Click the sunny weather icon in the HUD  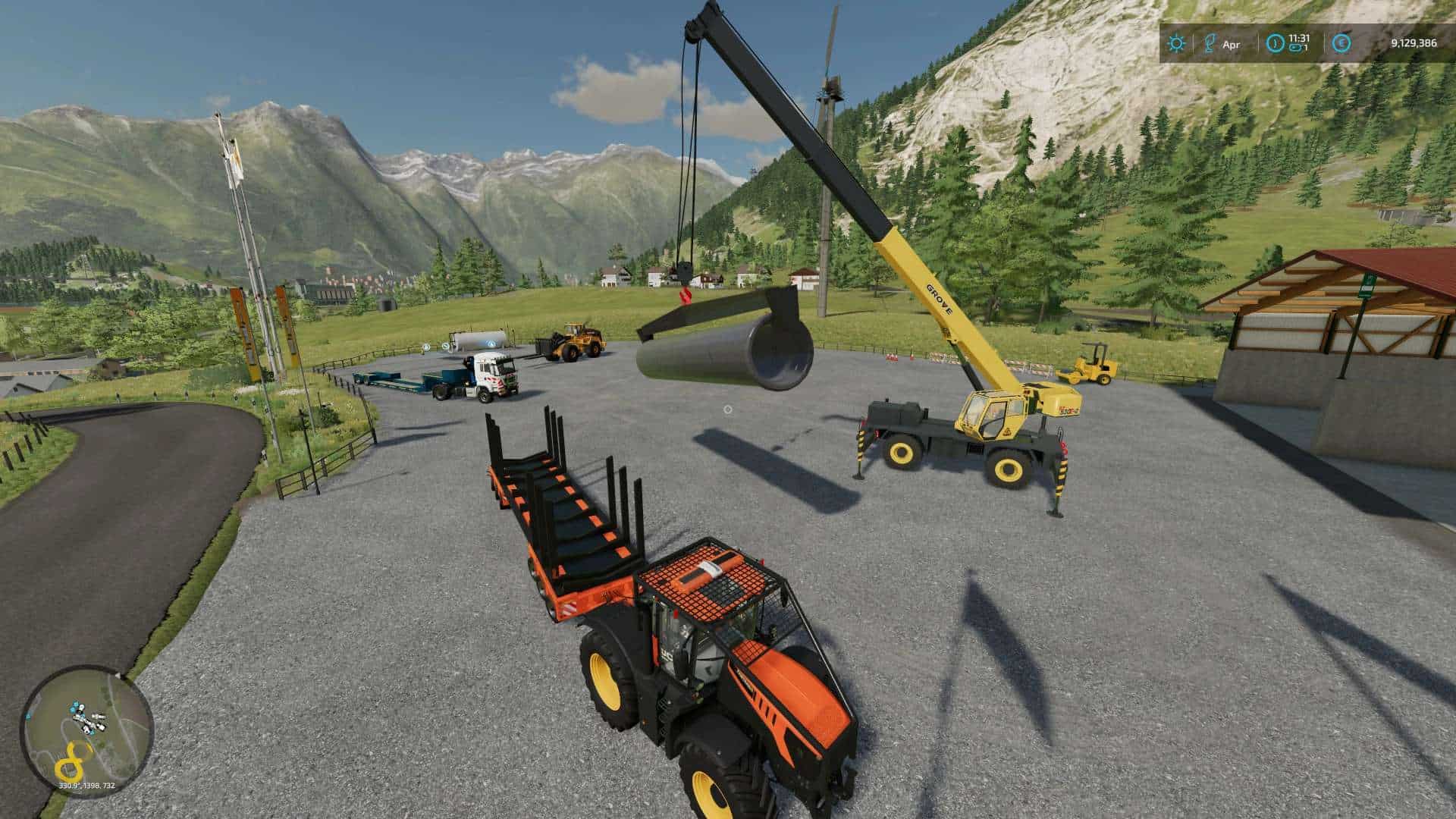tap(1176, 42)
